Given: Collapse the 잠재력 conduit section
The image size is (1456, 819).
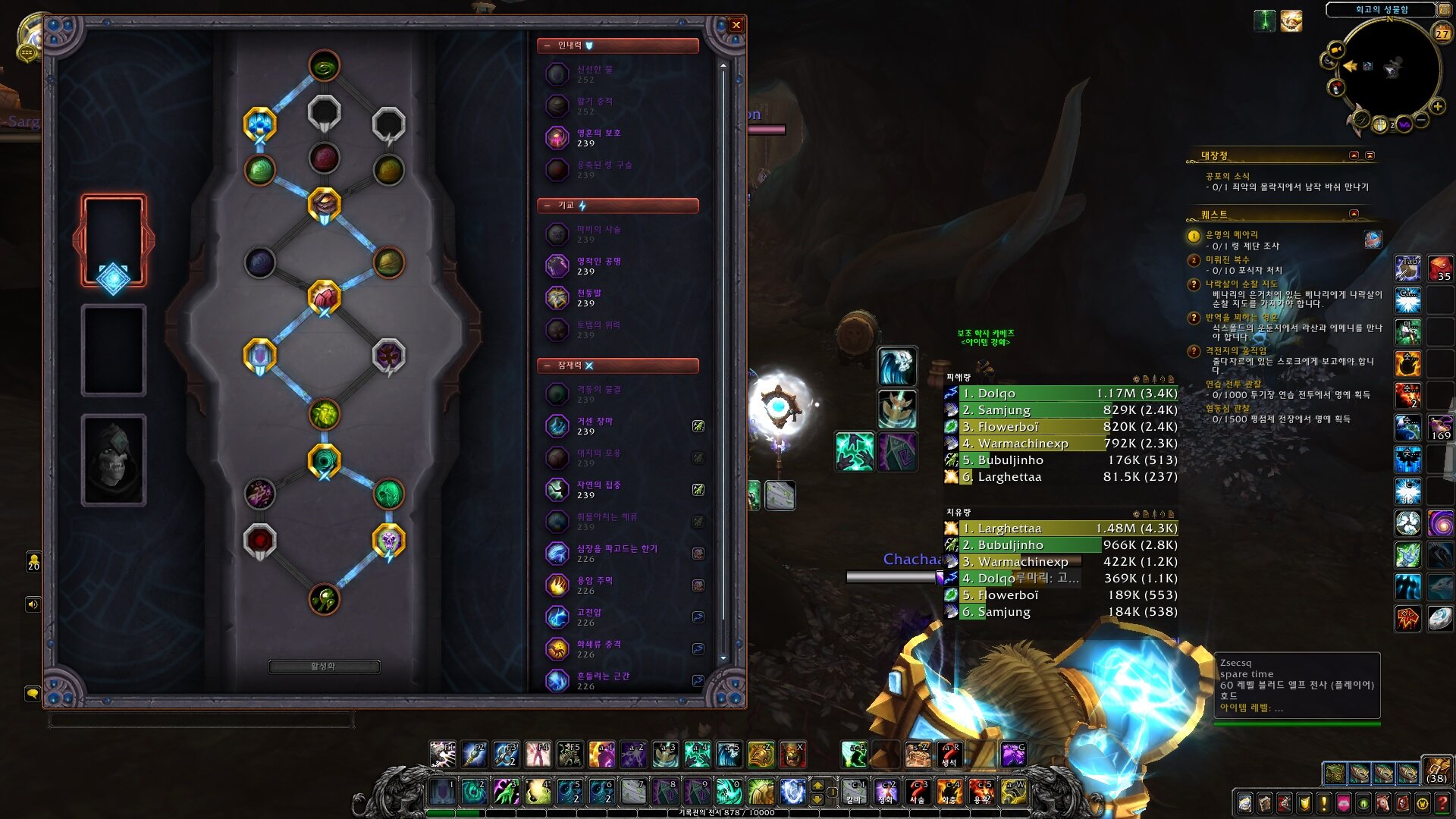Looking at the screenshot, I should 547,366.
